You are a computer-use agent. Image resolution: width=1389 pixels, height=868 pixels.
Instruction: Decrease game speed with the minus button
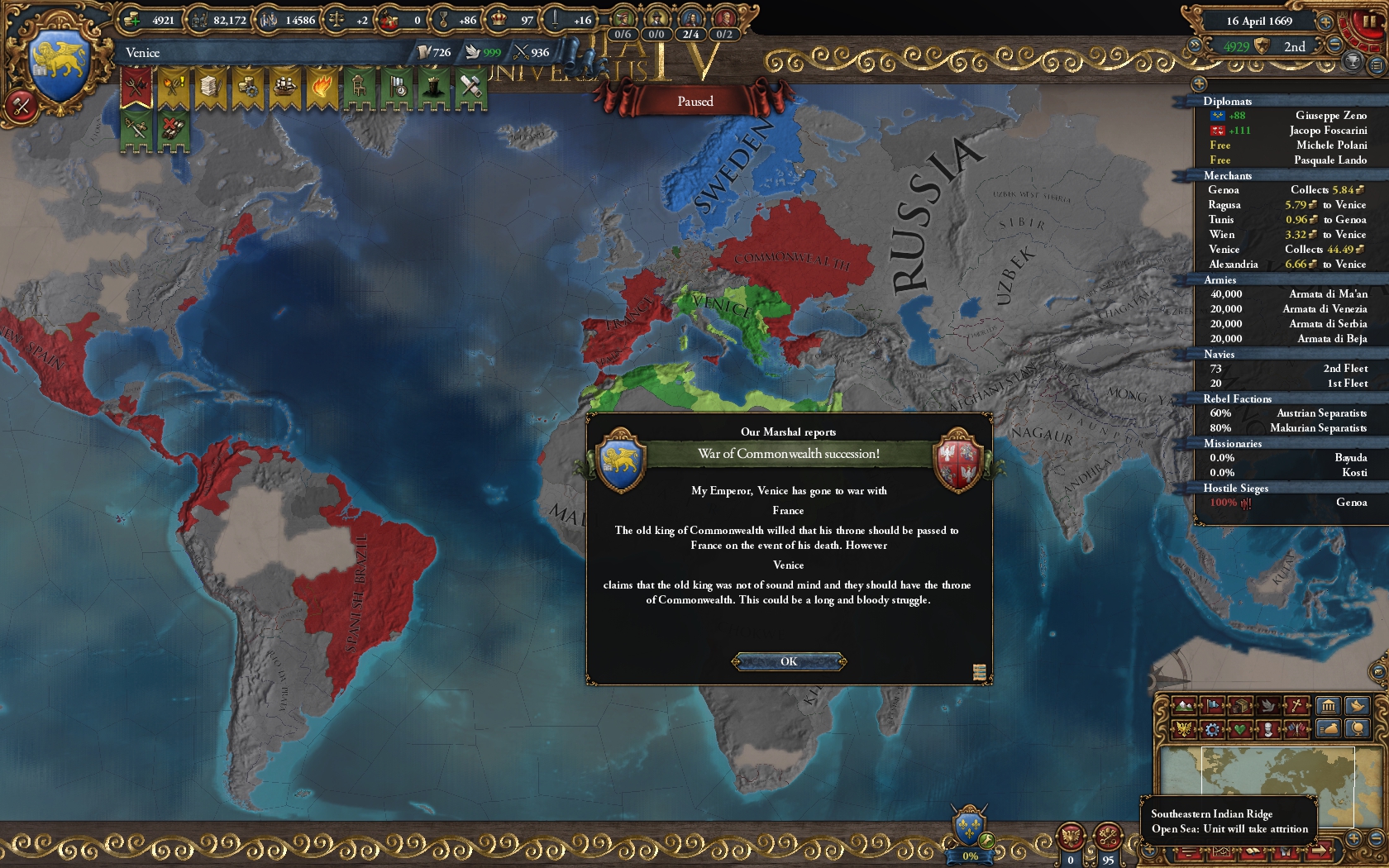(1334, 46)
